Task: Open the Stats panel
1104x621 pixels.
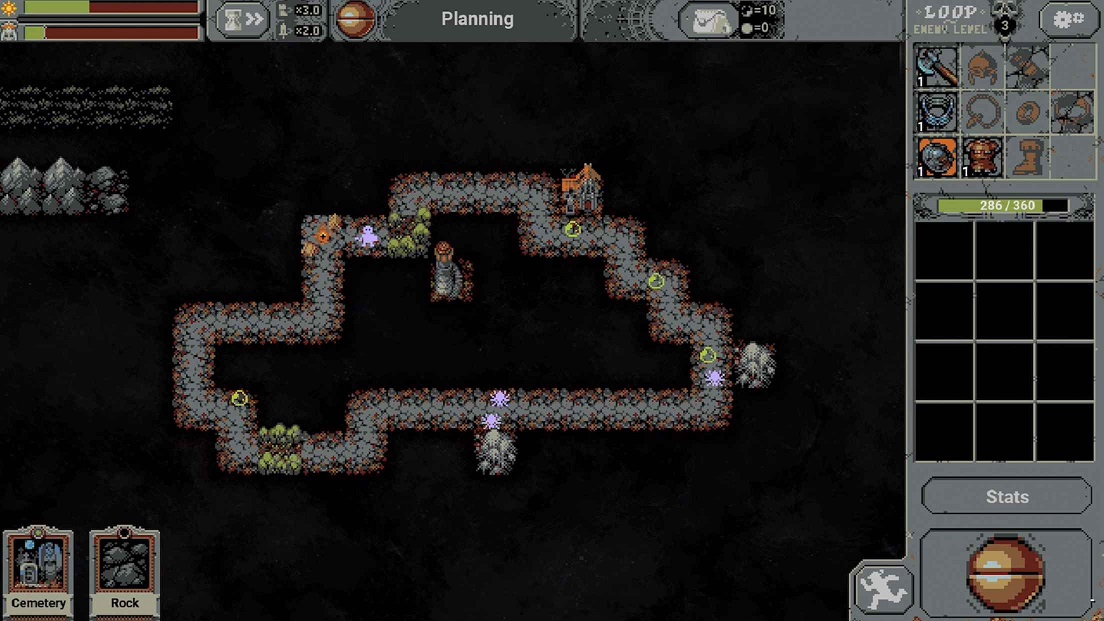Action: 1006,497
